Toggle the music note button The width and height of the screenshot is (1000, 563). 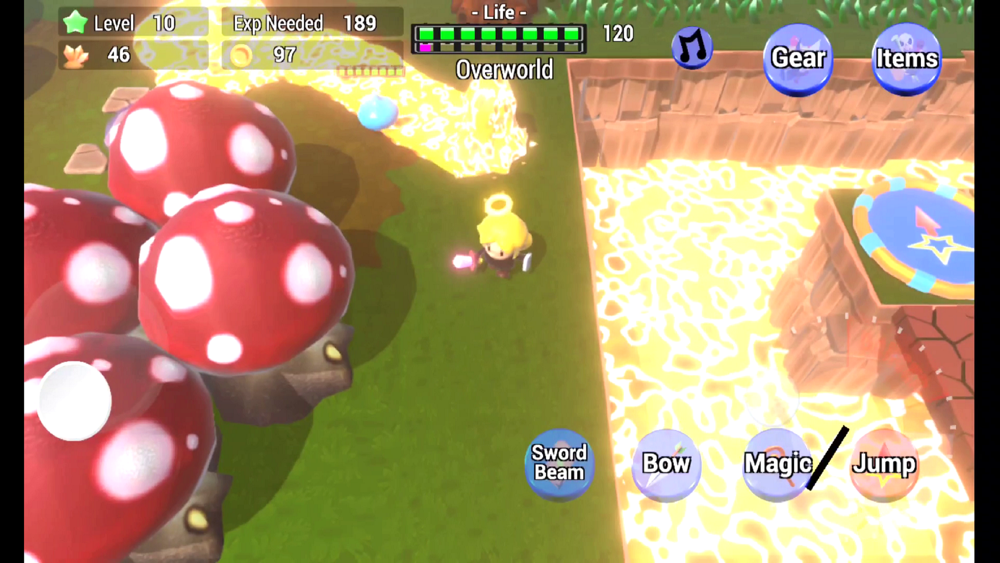(691, 47)
